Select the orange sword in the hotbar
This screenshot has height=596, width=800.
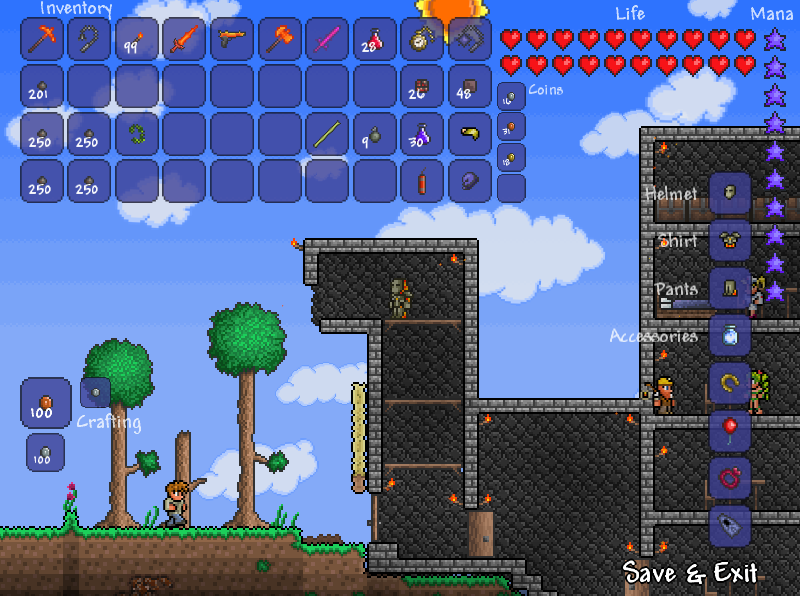185,40
